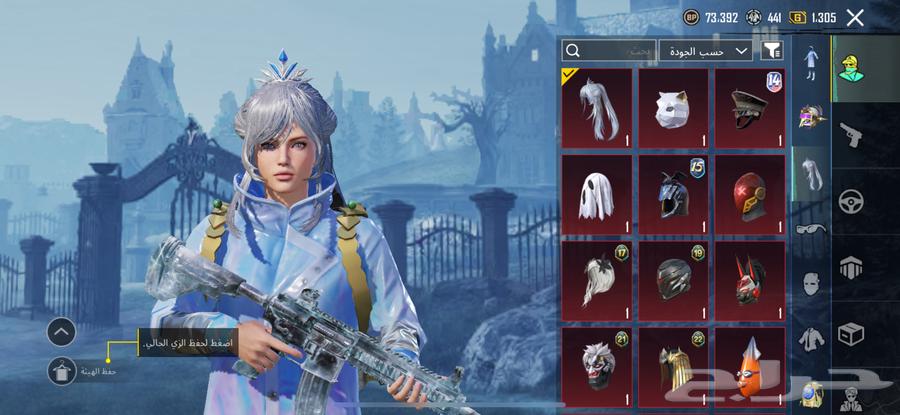Select the black officer cap item
This screenshot has height=415, width=900.
point(750,108)
